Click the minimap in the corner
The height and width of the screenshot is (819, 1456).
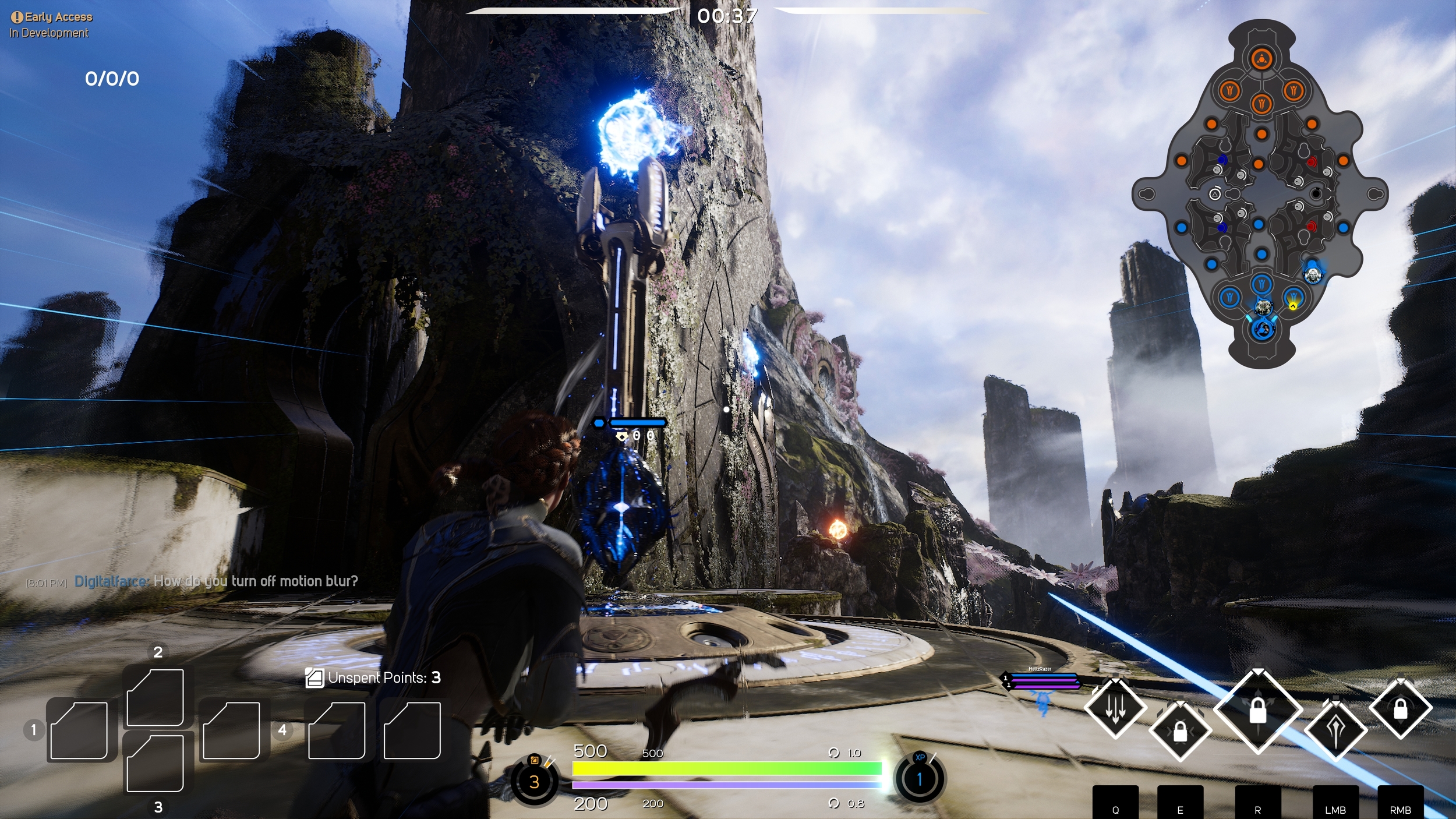1260,194
